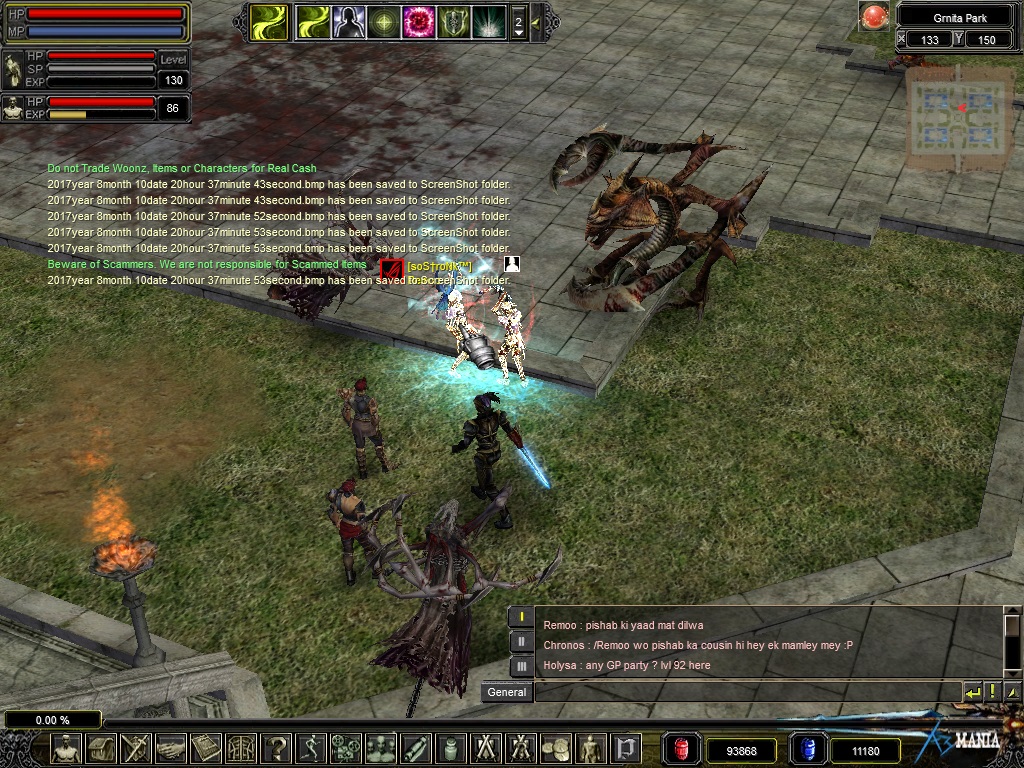The height and width of the screenshot is (768, 1024).
Task: Switch to chat tab I
Action: tap(521, 617)
